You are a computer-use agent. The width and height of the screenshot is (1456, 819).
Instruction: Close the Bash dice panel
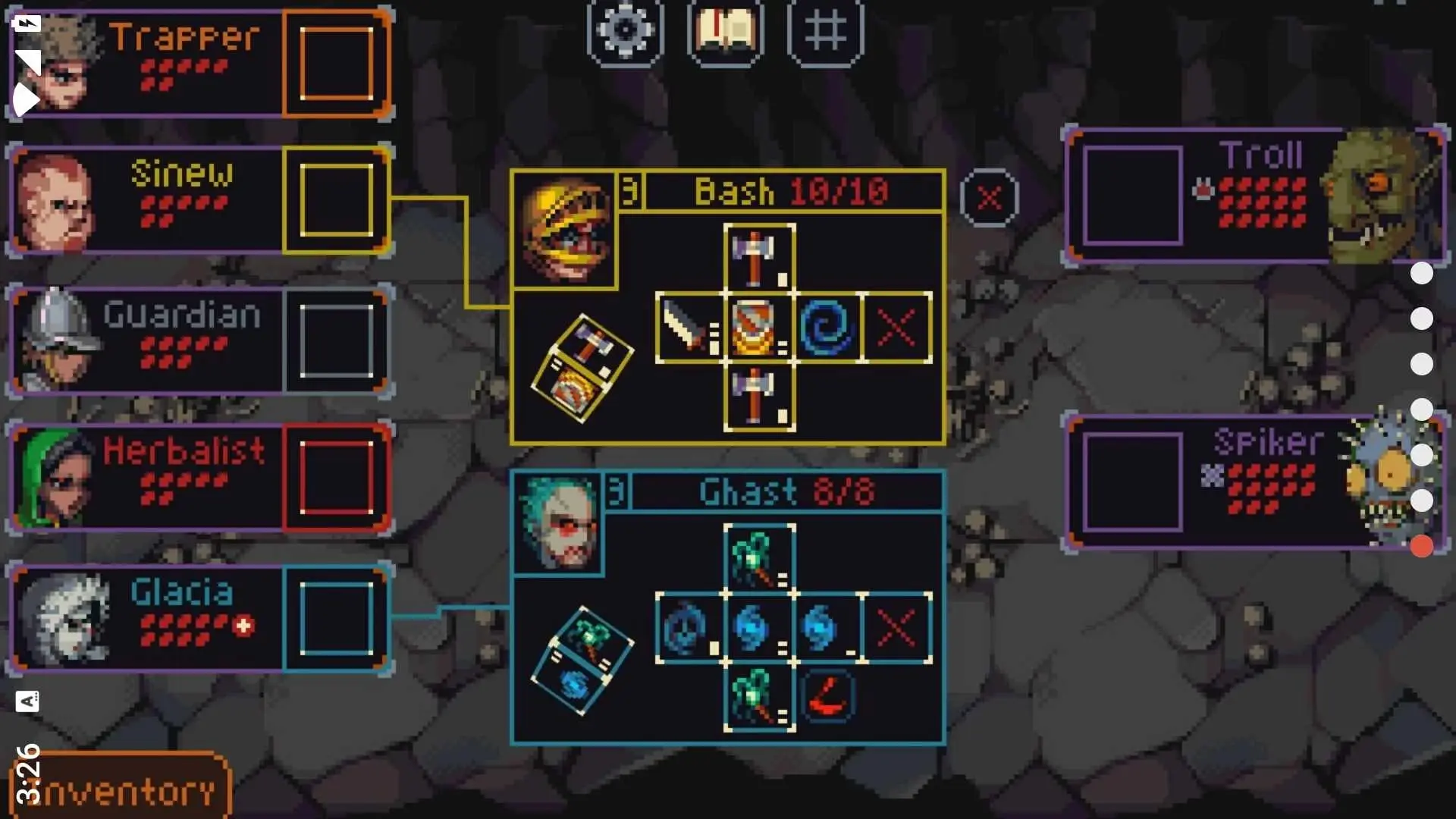click(x=989, y=199)
